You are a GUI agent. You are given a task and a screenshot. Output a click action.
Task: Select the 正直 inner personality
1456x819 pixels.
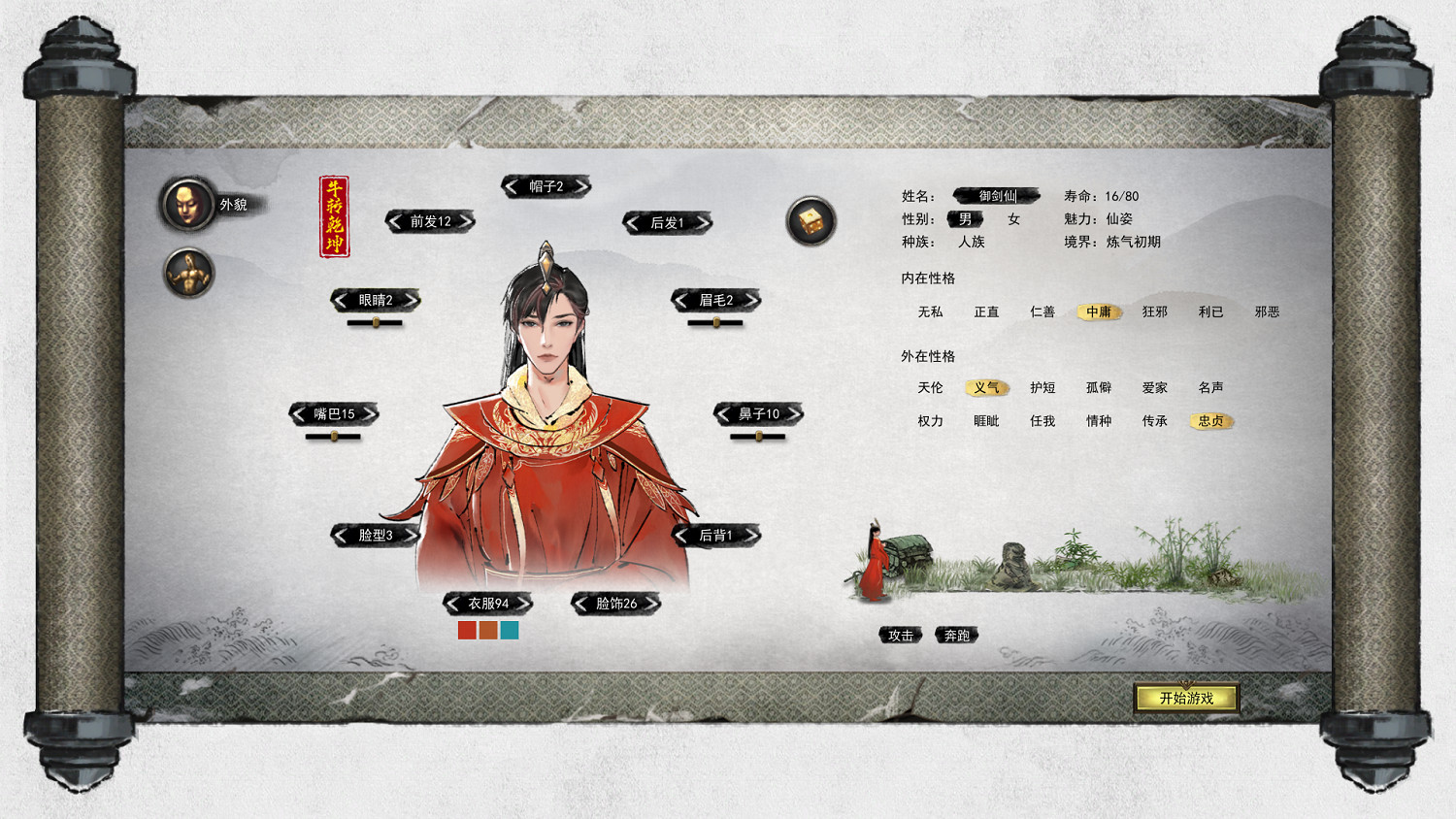[985, 312]
